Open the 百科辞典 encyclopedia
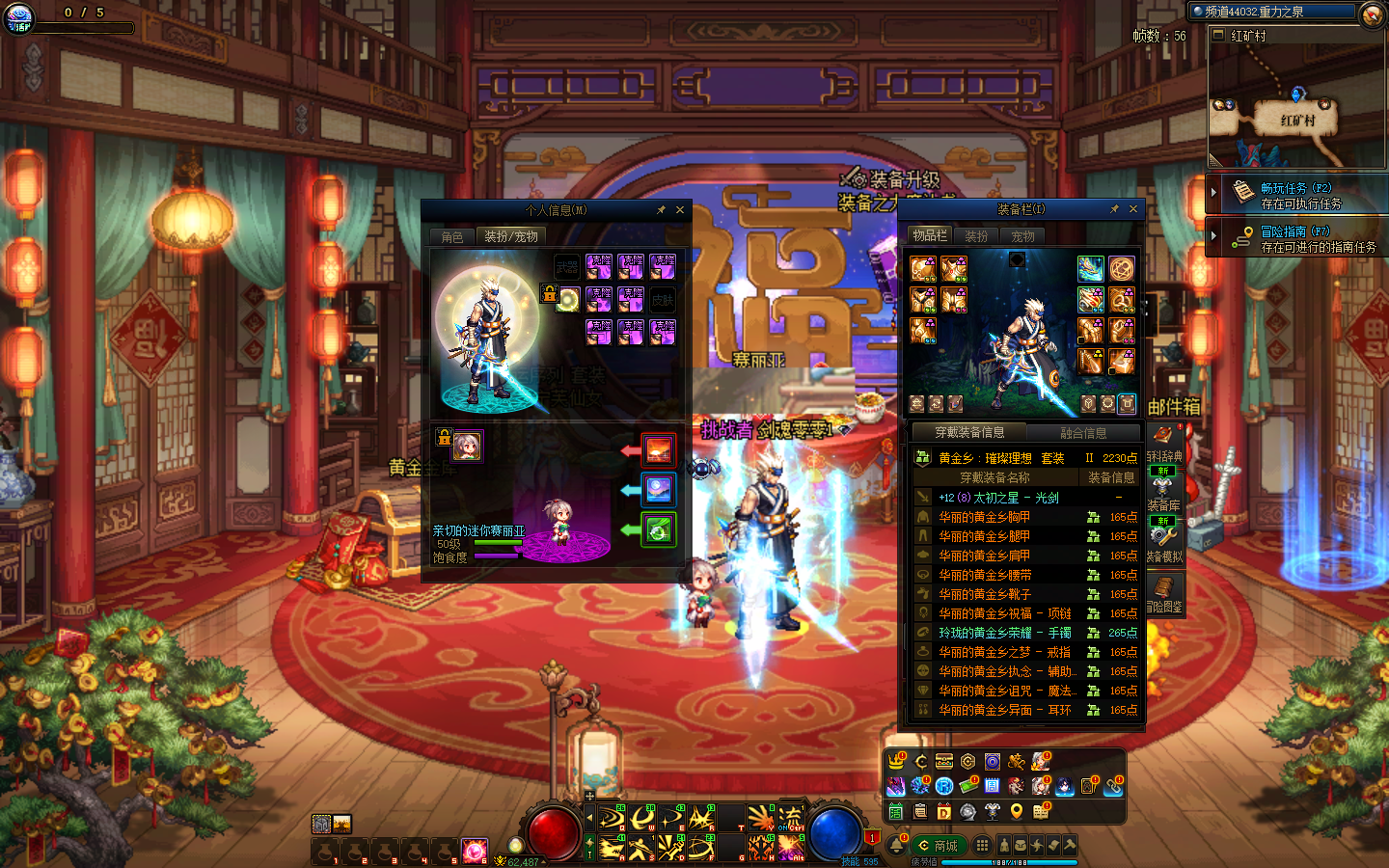 (1164, 442)
